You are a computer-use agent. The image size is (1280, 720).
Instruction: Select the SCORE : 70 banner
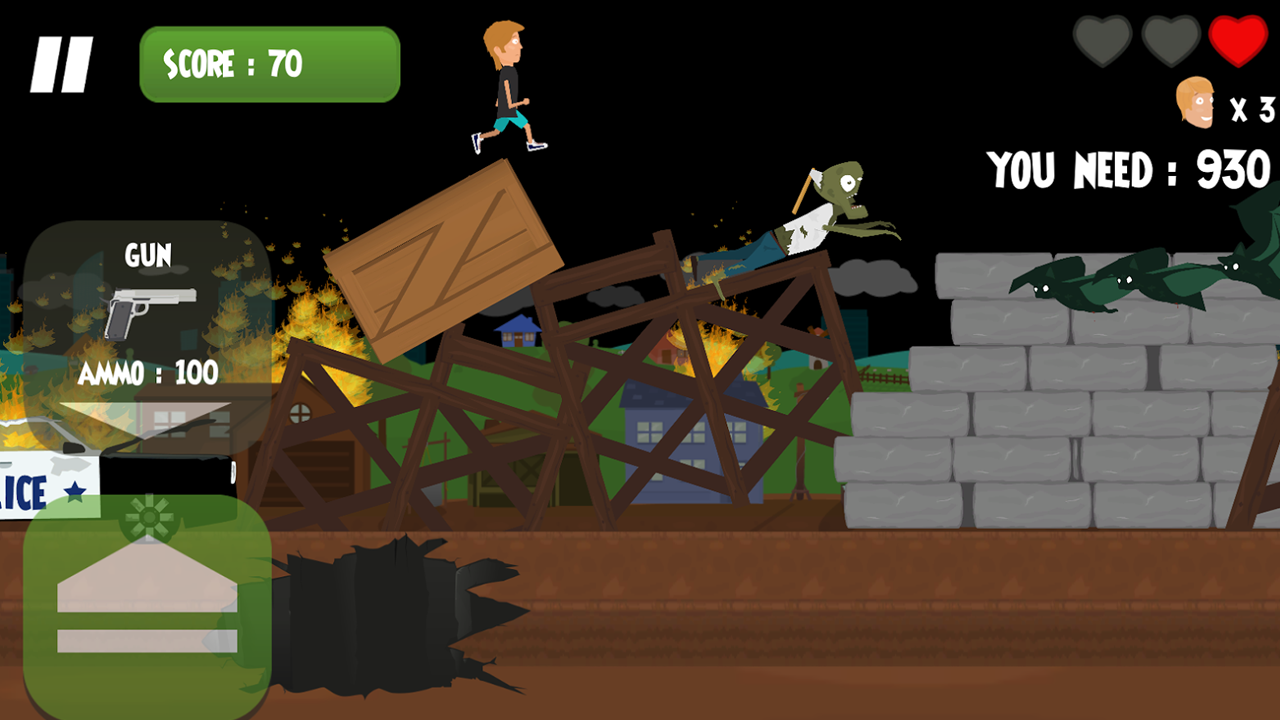point(267,63)
